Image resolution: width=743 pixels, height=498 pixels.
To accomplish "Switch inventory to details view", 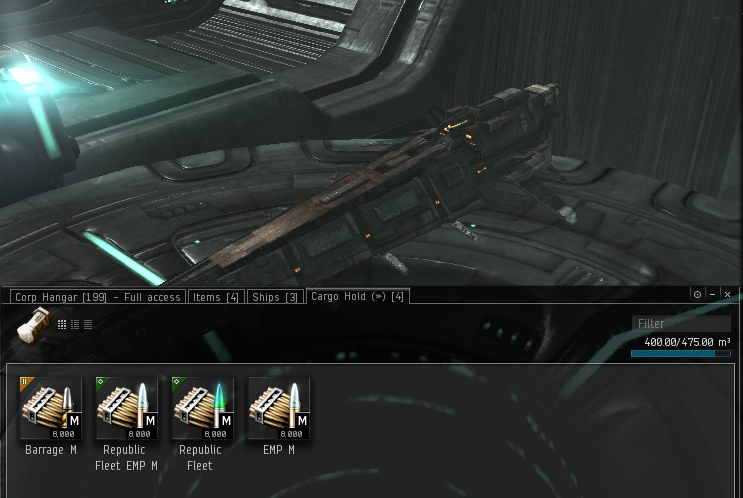I will click(x=75, y=325).
